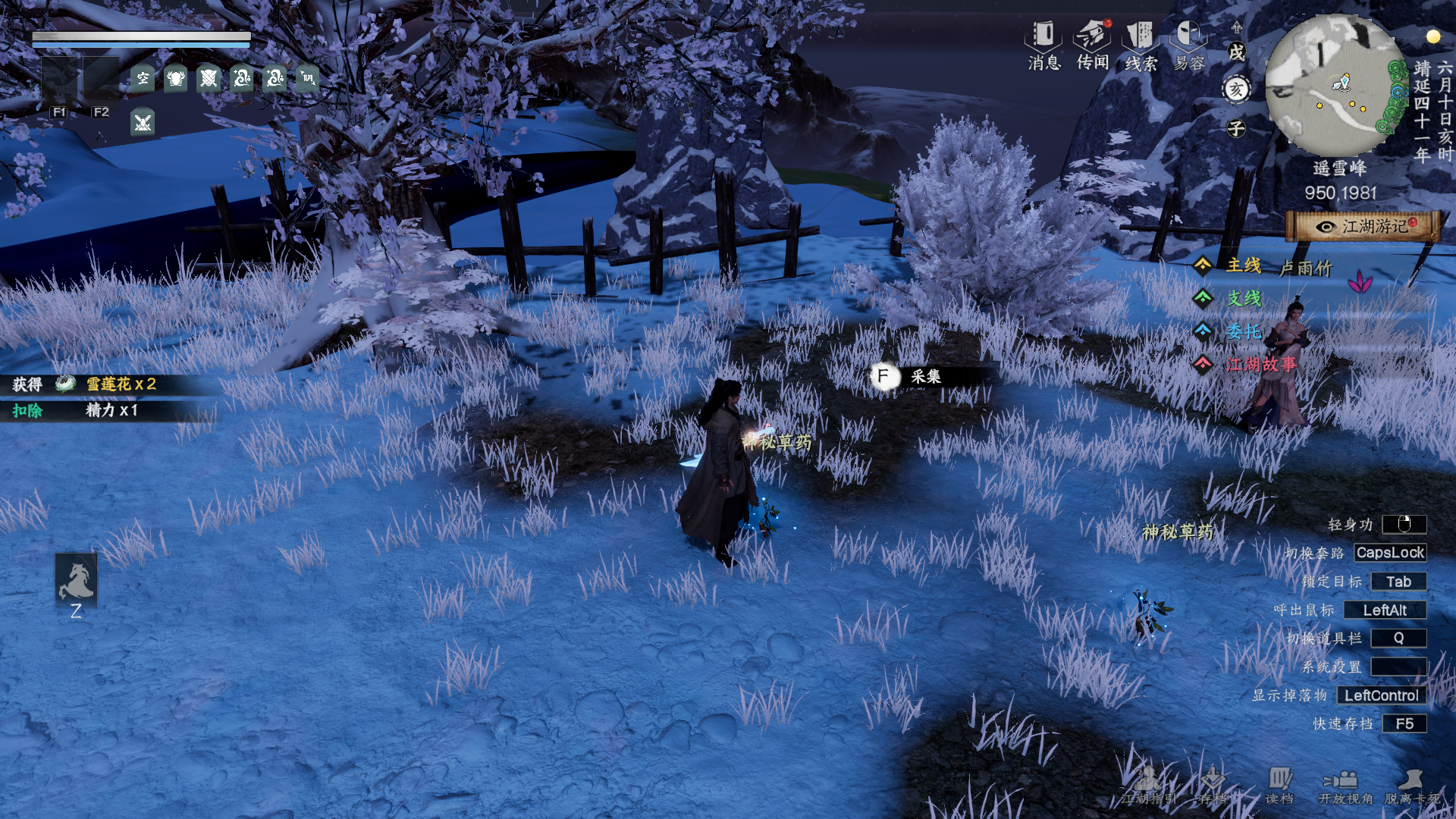Open the 易容 disguise menu
1456x819 pixels.
[1188, 45]
